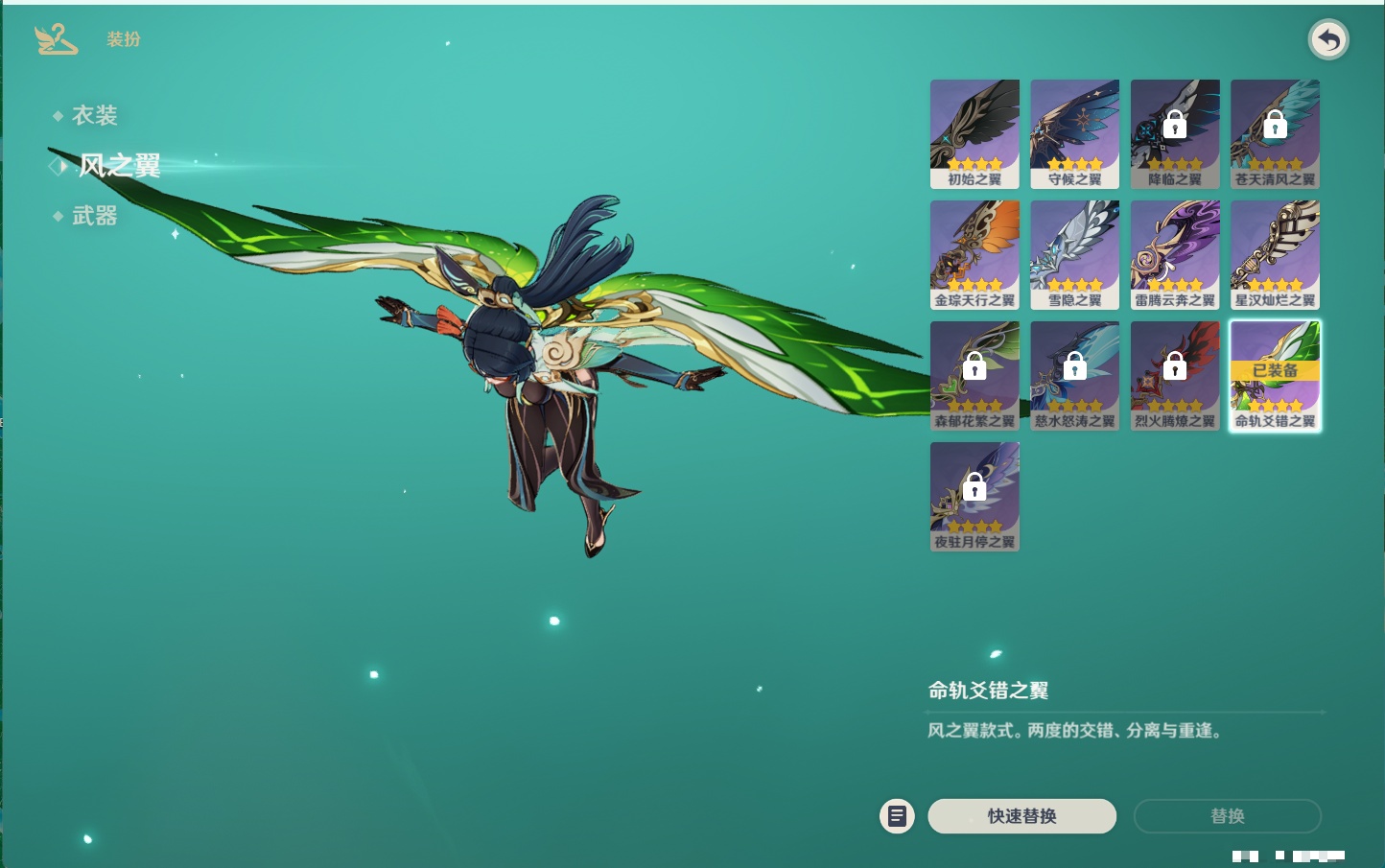Choose the 金琮天行之翼 glider
Screen dimensions: 1385x868
pyautogui.click(x=974, y=254)
